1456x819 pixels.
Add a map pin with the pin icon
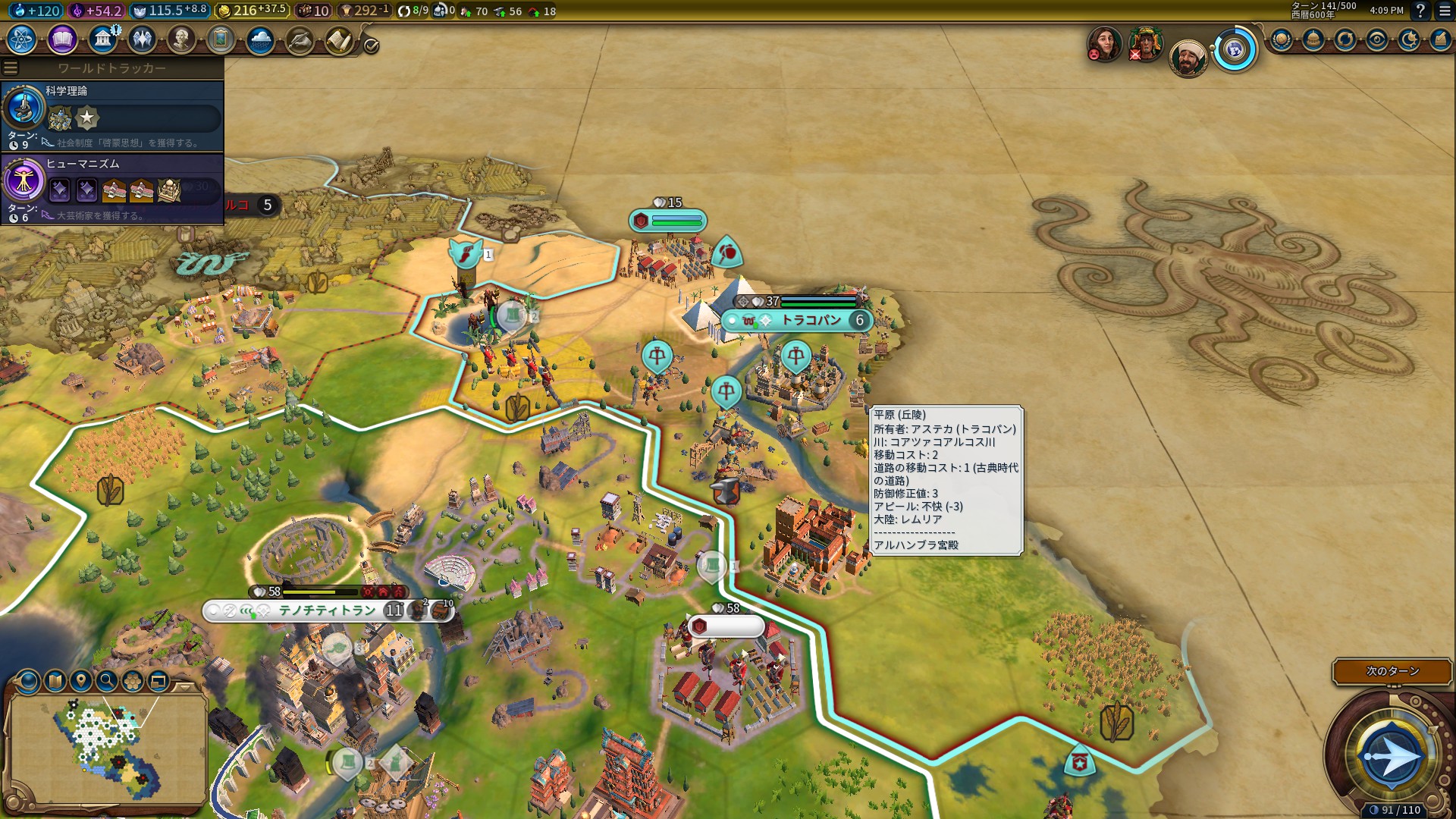(81, 681)
